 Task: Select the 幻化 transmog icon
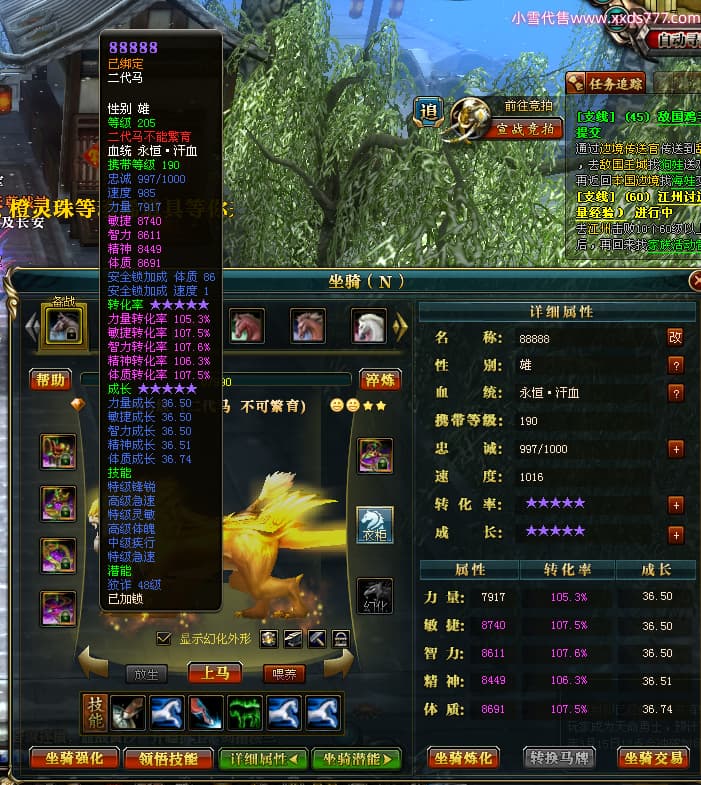[375, 596]
